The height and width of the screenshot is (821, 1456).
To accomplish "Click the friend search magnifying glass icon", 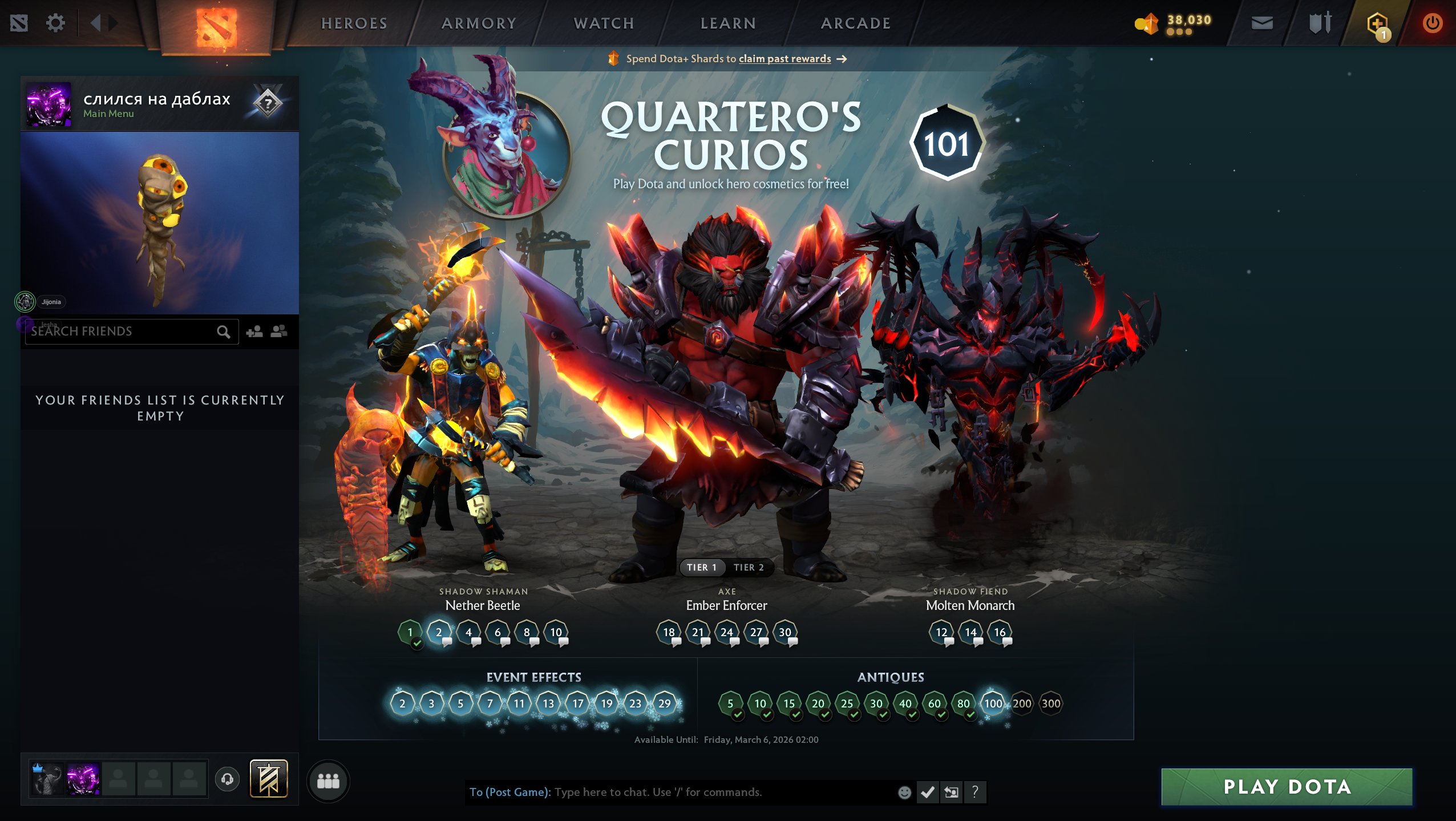I will [x=224, y=331].
